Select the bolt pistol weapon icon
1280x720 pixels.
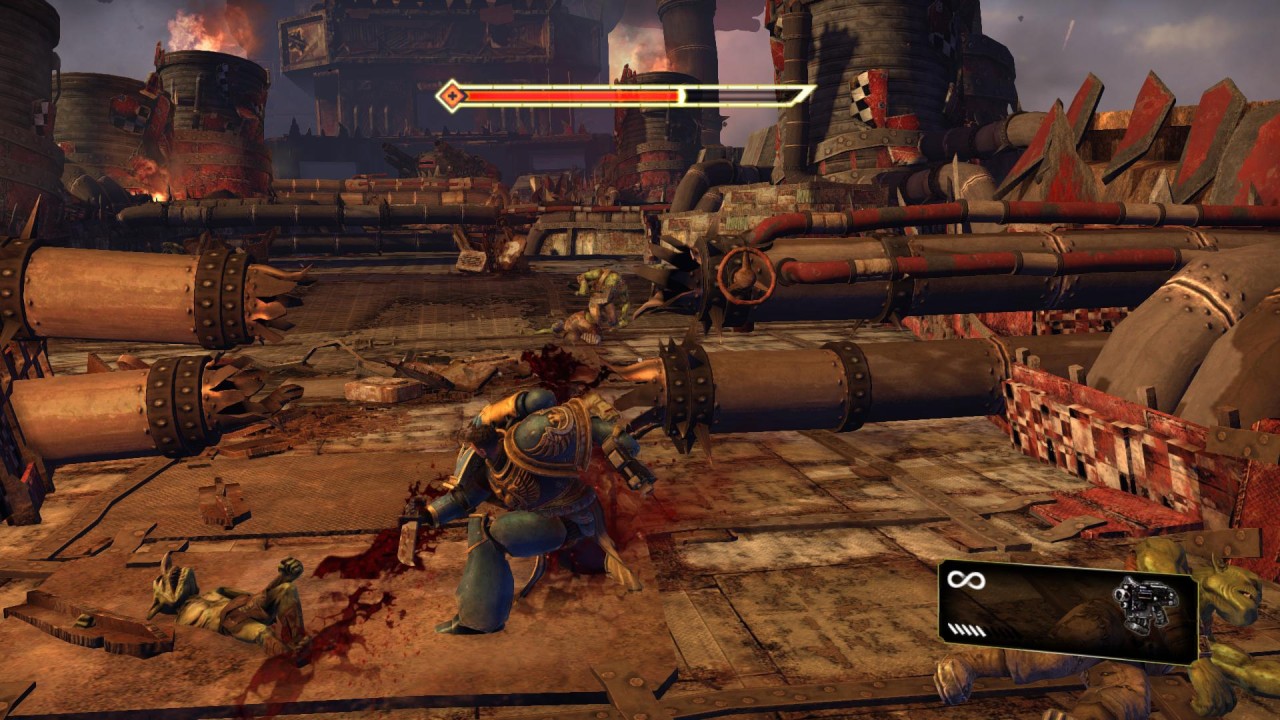click(1141, 604)
